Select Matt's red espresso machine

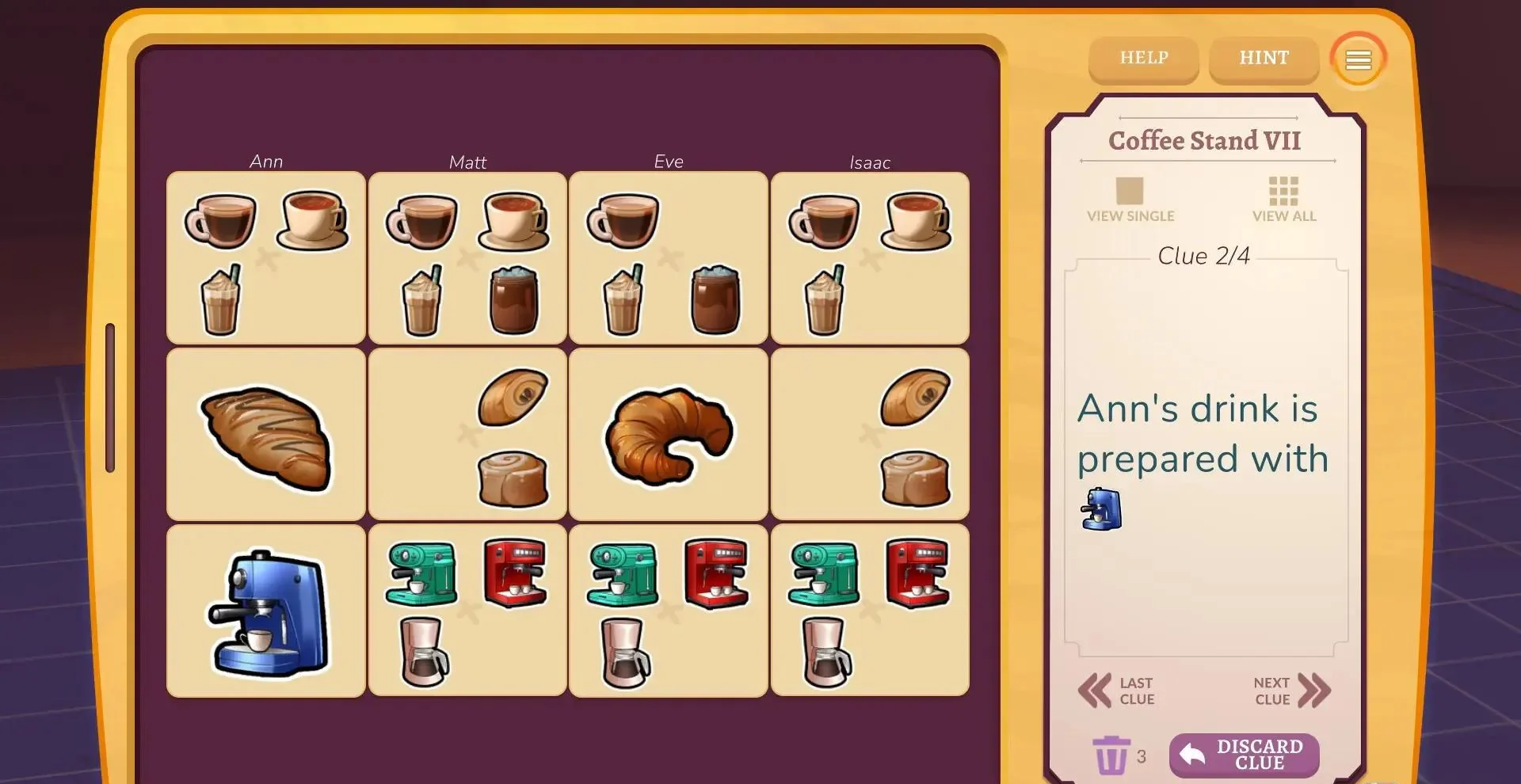pyautogui.click(x=515, y=573)
